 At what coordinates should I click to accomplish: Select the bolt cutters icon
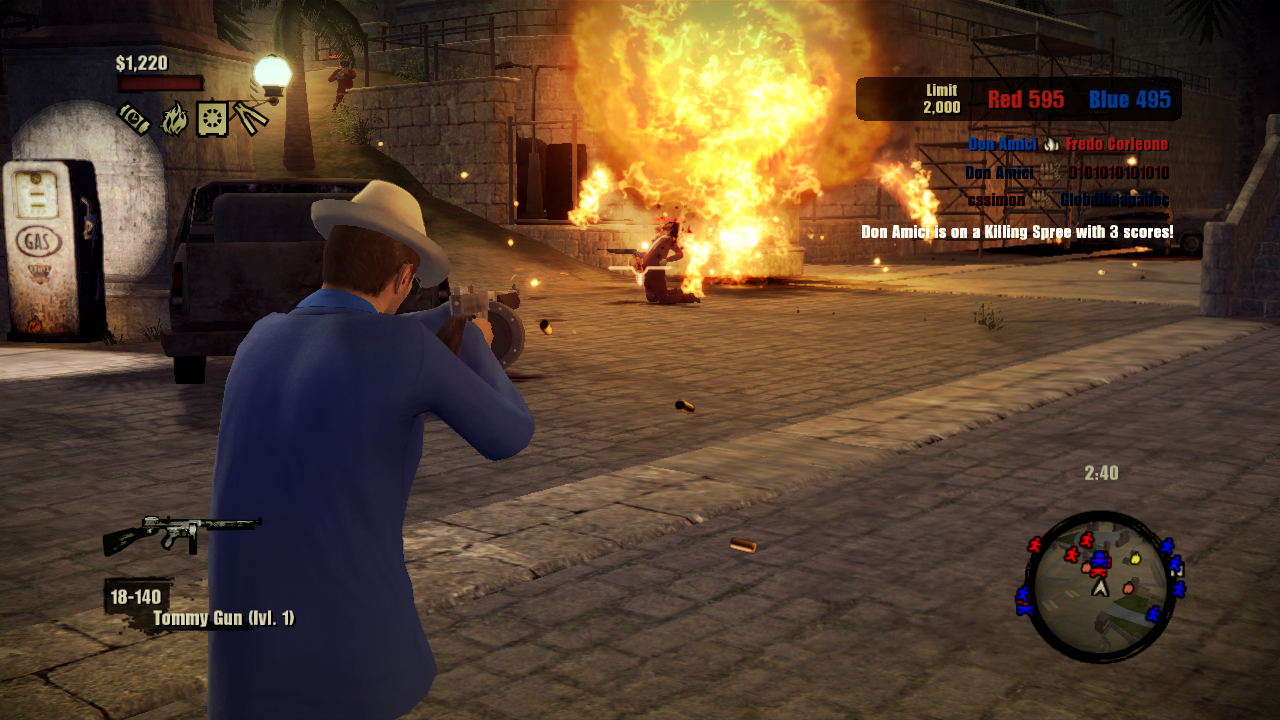pos(250,117)
